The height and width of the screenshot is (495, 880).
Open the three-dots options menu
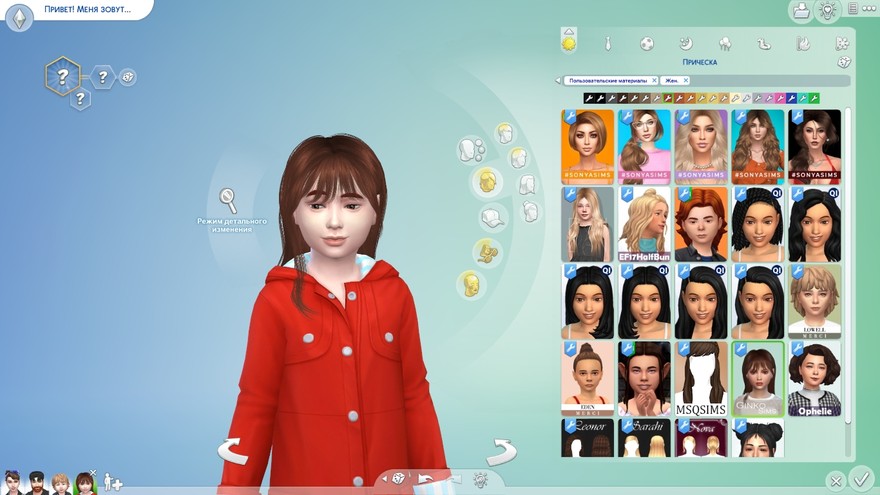[856, 11]
